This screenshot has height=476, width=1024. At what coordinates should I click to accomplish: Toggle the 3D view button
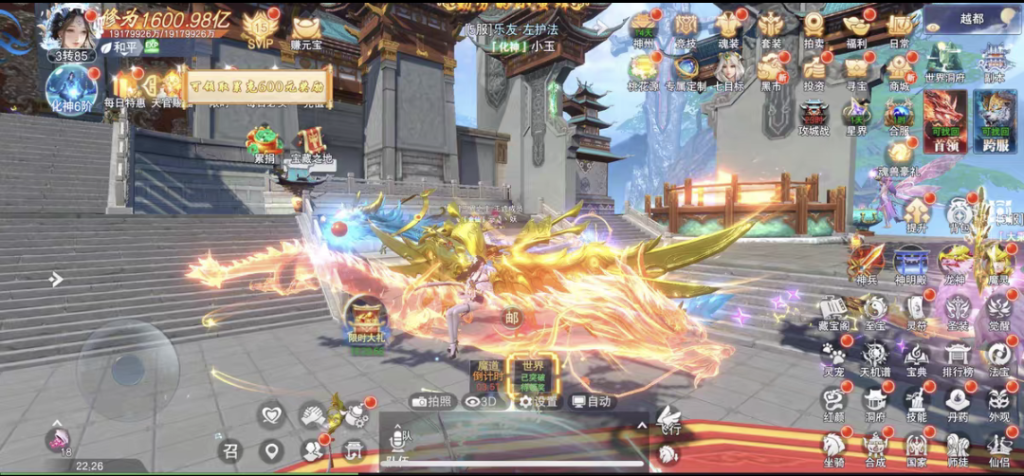click(481, 401)
